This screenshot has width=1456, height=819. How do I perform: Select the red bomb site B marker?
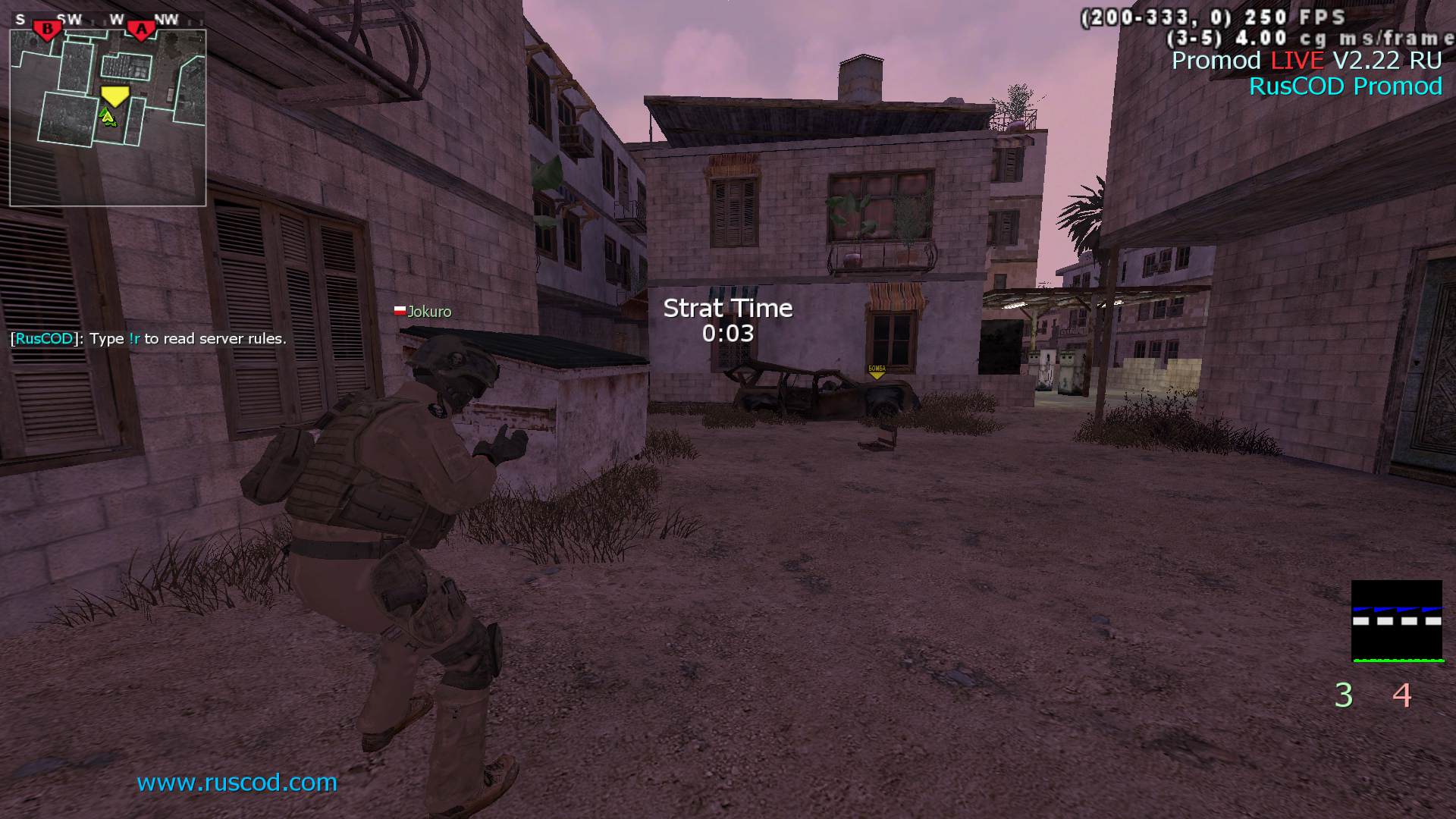click(48, 30)
